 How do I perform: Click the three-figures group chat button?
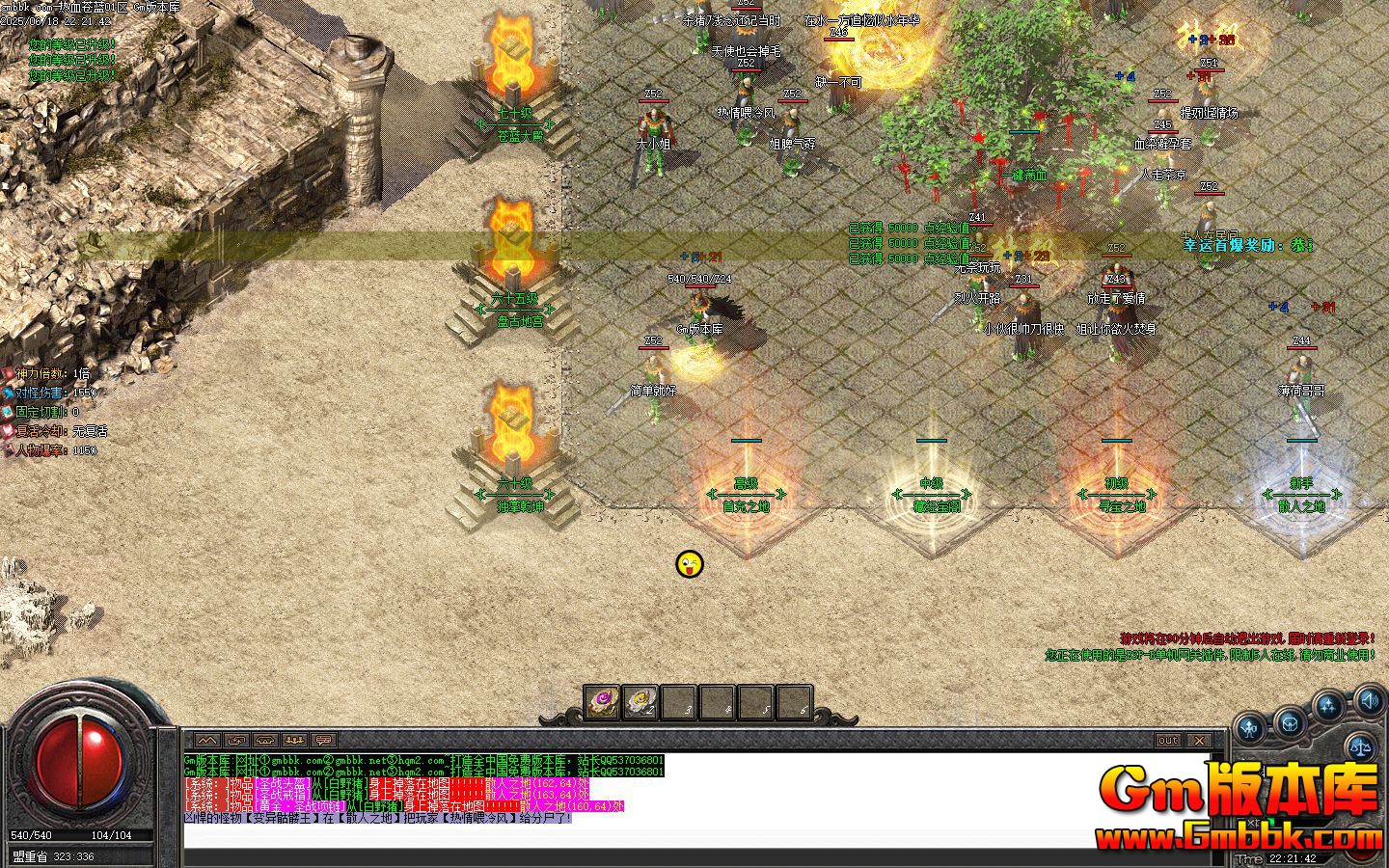click(x=294, y=740)
